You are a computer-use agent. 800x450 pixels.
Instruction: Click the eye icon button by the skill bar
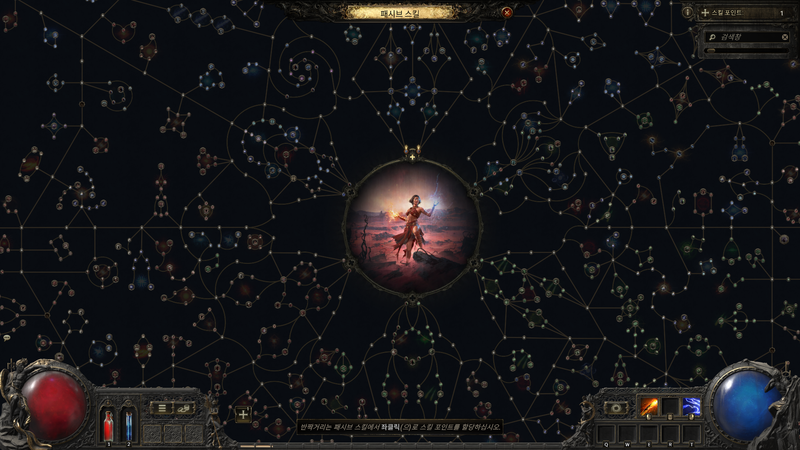(x=617, y=408)
